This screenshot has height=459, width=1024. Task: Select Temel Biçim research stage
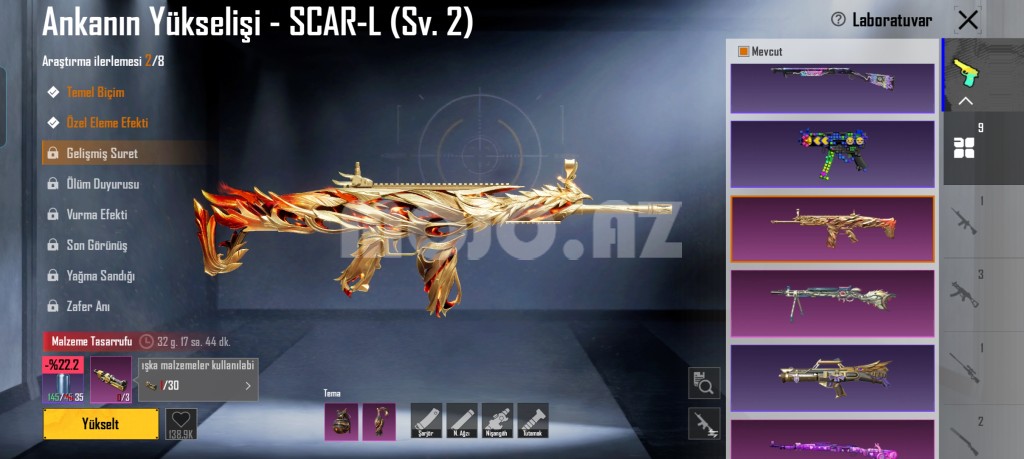(95, 92)
